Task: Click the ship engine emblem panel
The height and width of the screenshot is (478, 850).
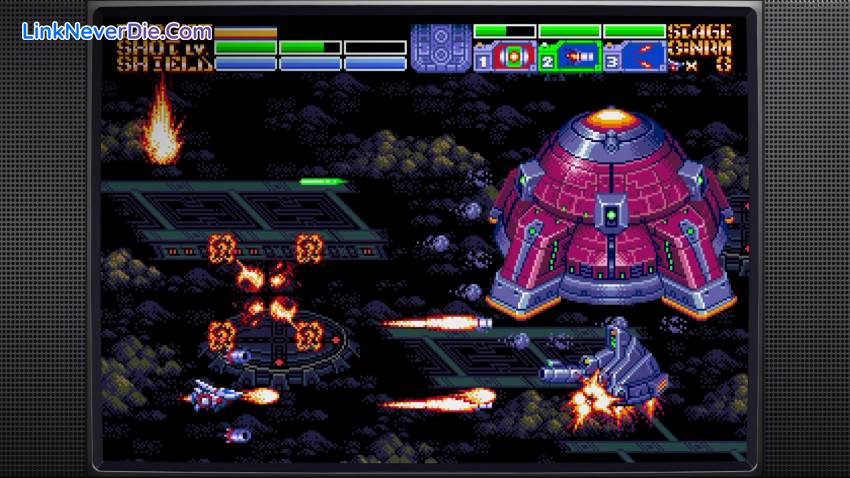Action: [440, 48]
